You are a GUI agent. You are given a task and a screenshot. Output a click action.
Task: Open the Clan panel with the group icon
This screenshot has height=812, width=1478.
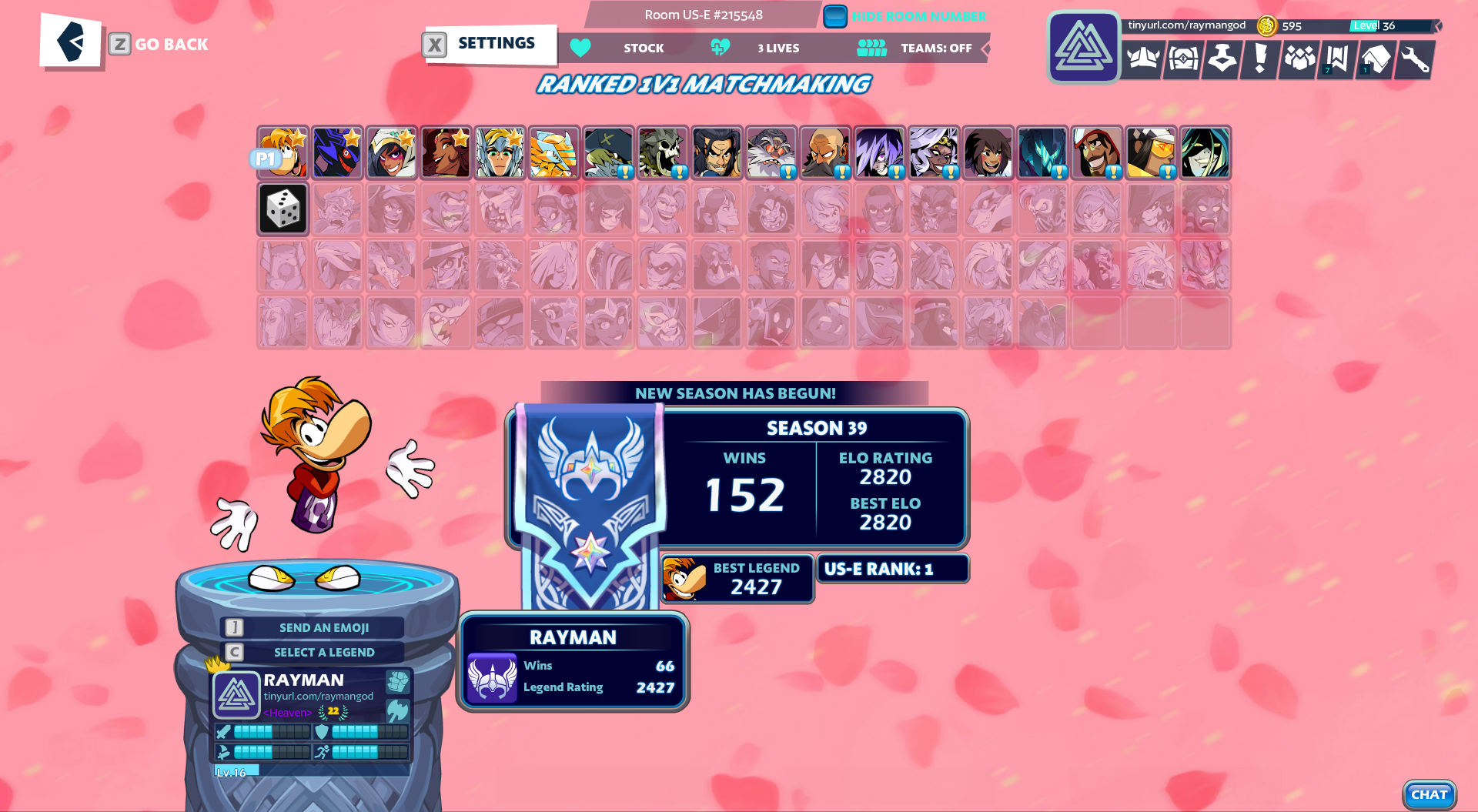tap(1299, 60)
